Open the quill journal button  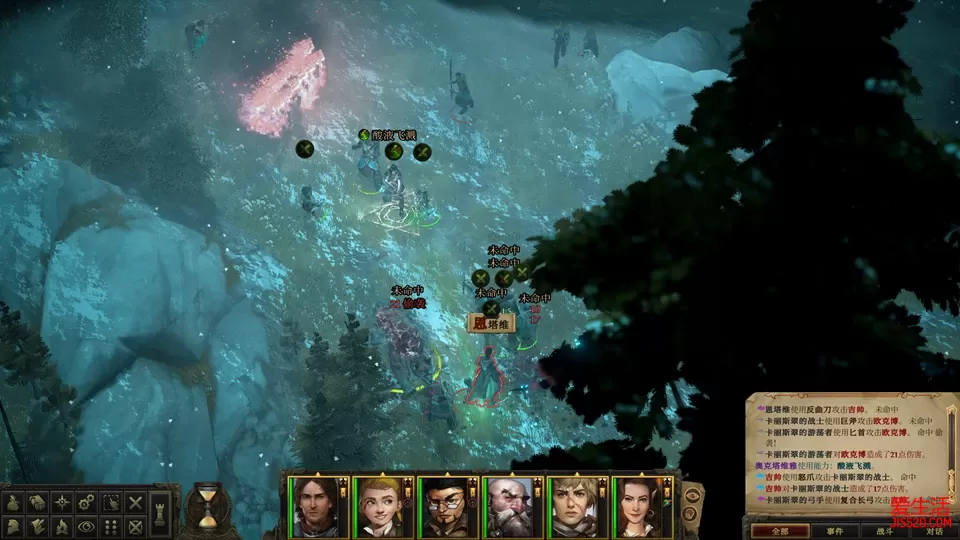39,524
